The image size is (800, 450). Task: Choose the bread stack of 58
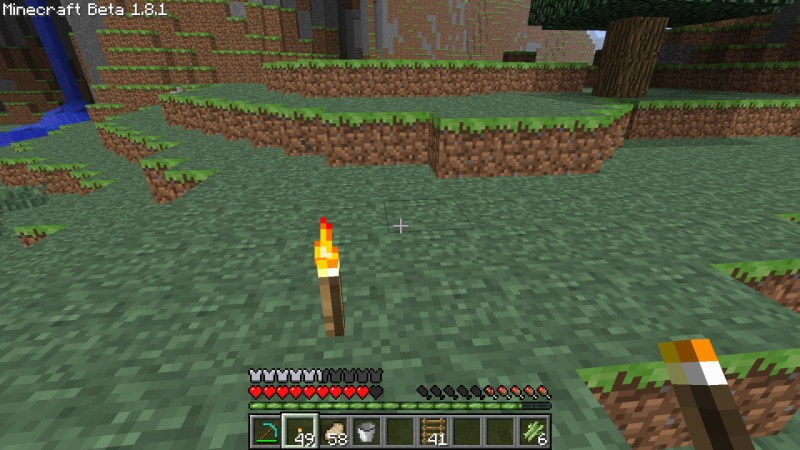(333, 431)
